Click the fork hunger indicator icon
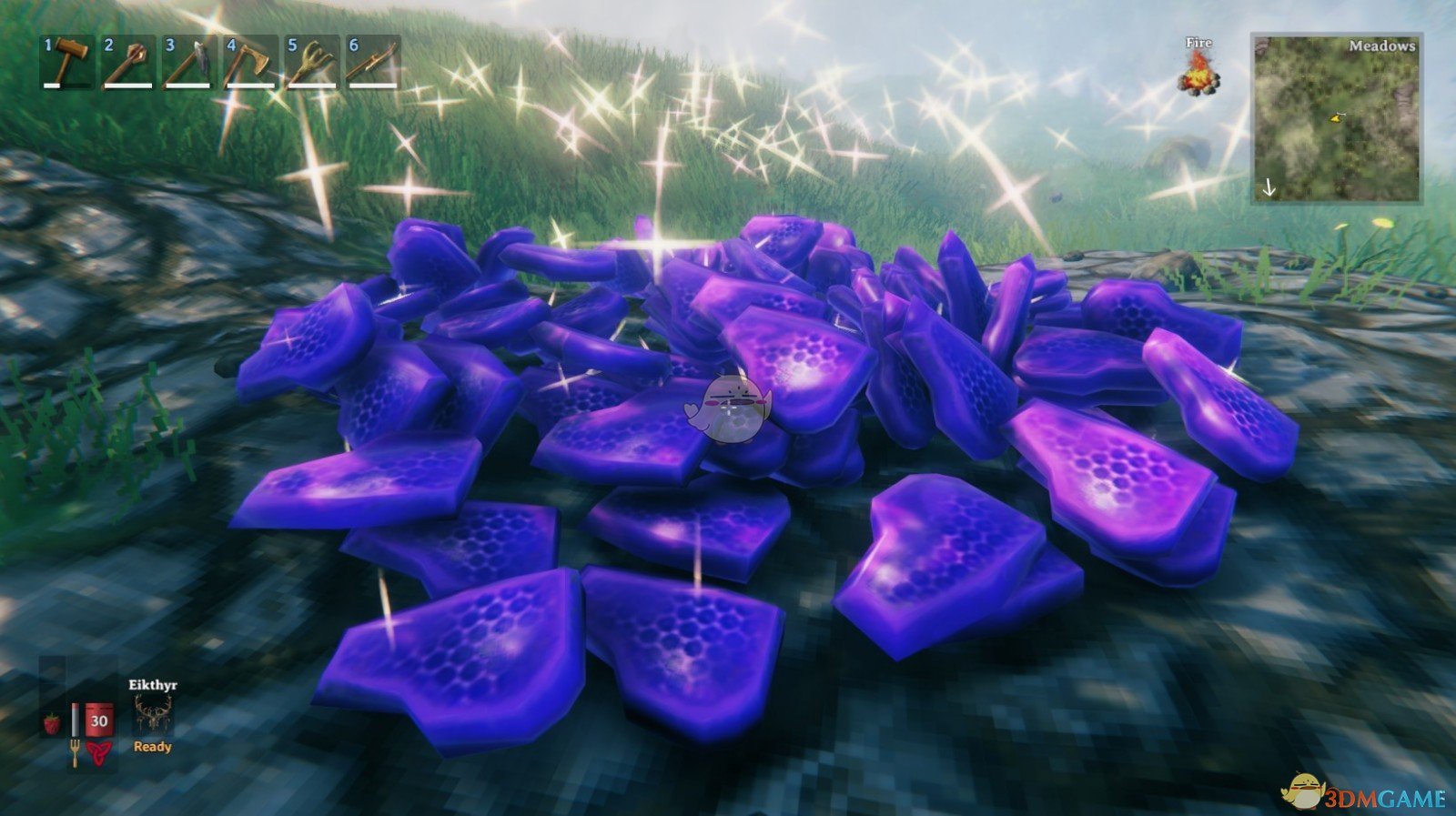 (75, 753)
